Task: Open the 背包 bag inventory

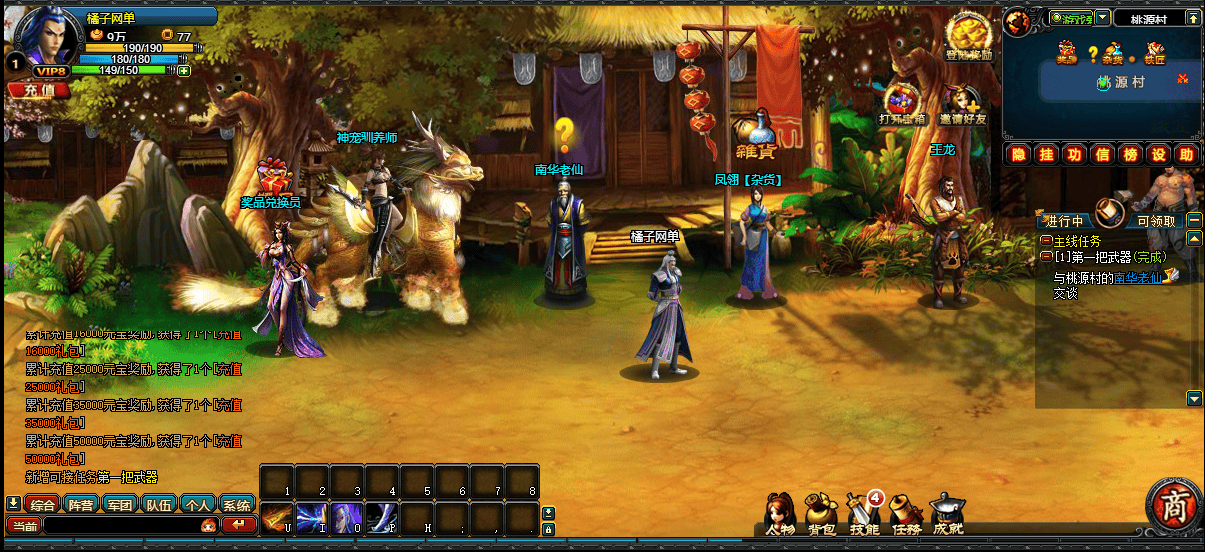Action: pyautogui.click(x=822, y=513)
